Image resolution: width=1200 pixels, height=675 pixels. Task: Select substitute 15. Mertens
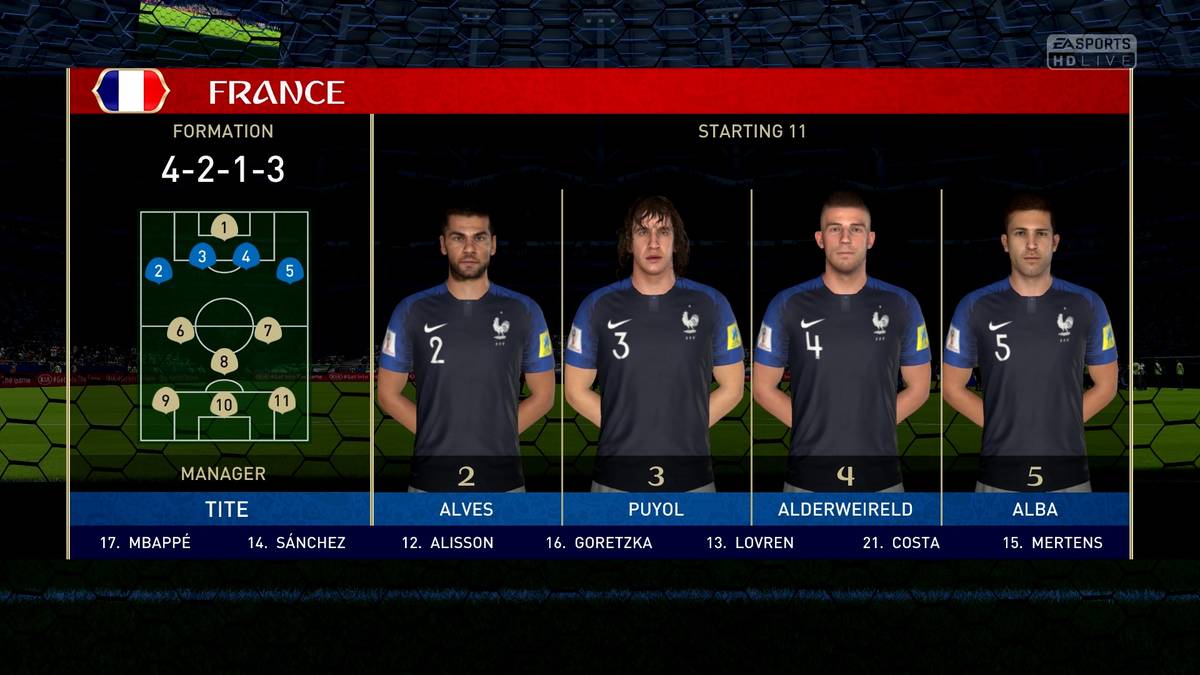click(1052, 543)
